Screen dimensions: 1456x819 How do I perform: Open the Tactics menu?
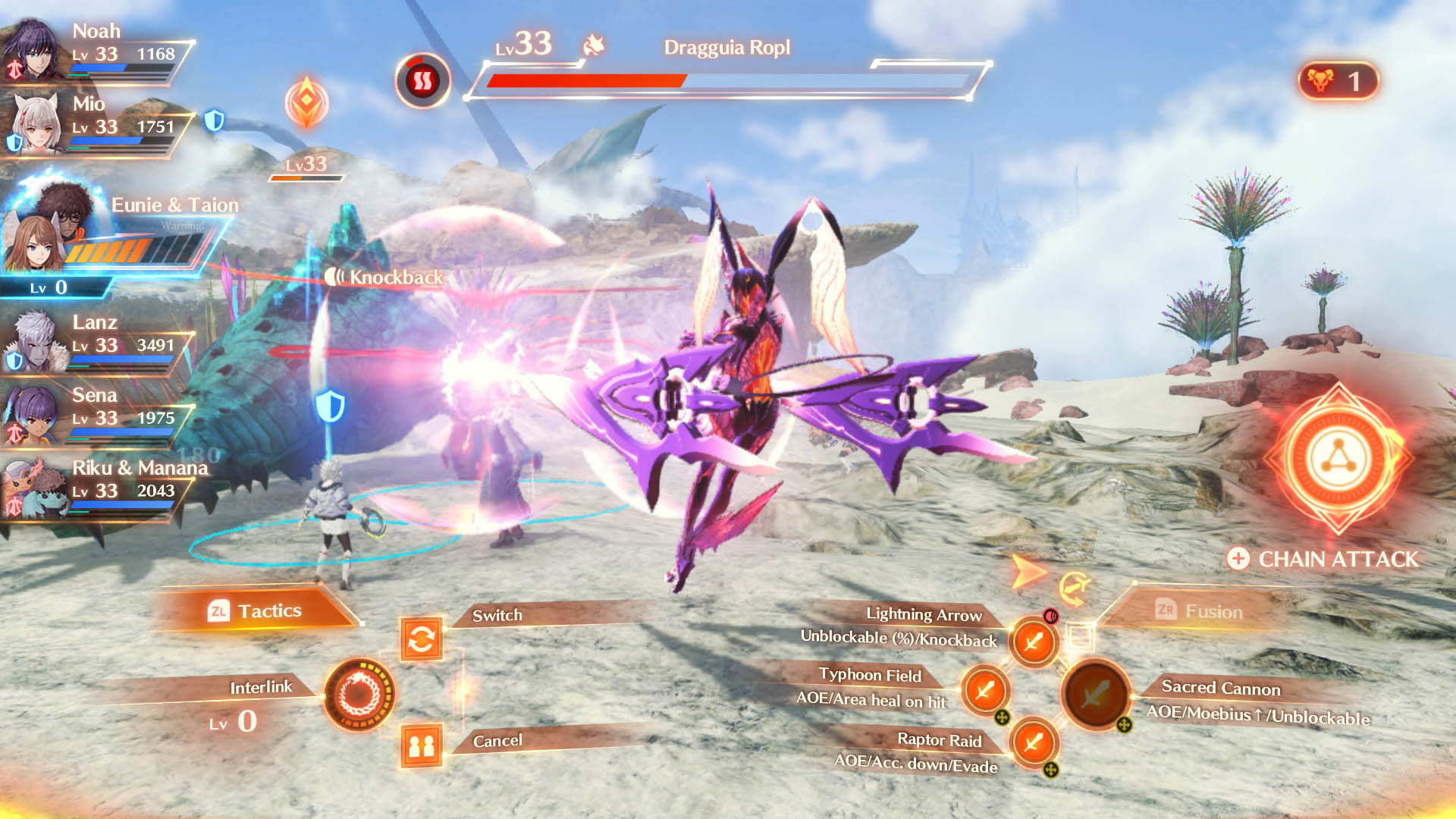[x=255, y=610]
